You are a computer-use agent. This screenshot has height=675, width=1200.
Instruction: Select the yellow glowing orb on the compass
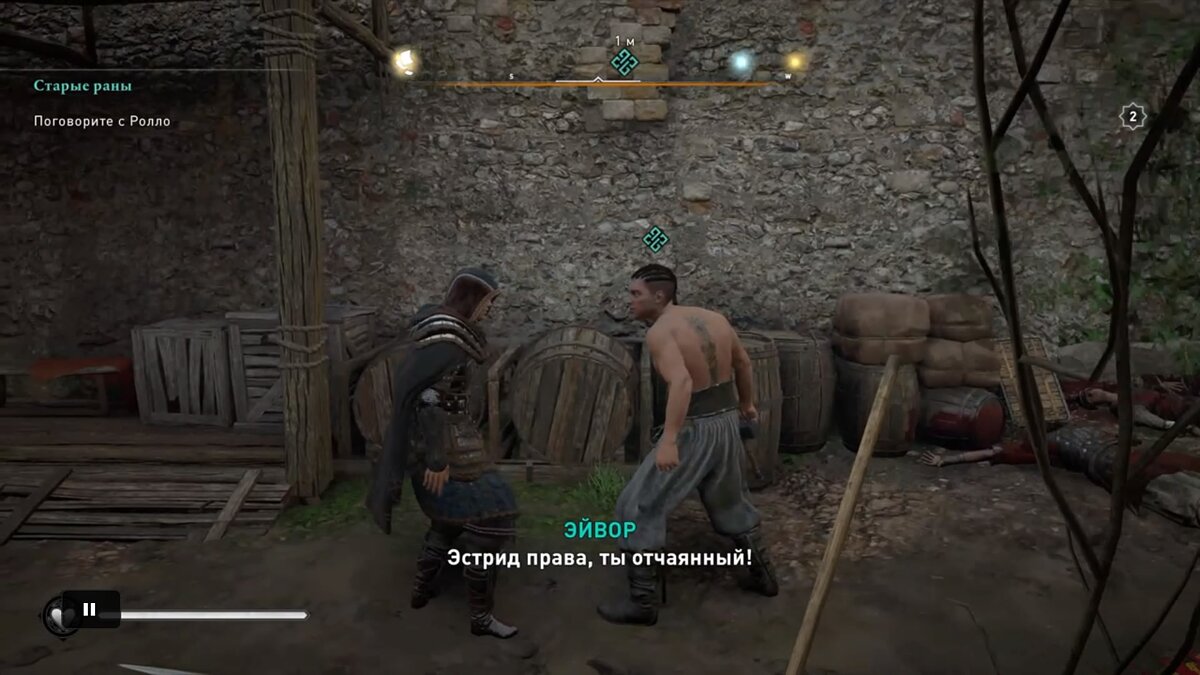(x=795, y=62)
